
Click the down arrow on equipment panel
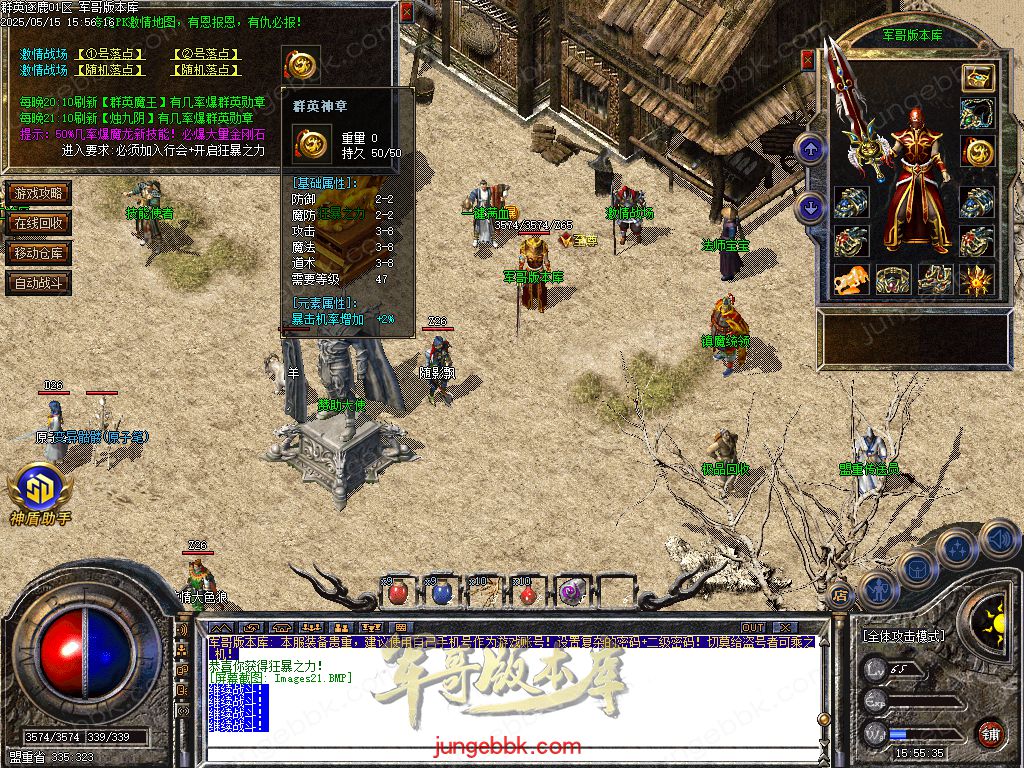[x=810, y=208]
